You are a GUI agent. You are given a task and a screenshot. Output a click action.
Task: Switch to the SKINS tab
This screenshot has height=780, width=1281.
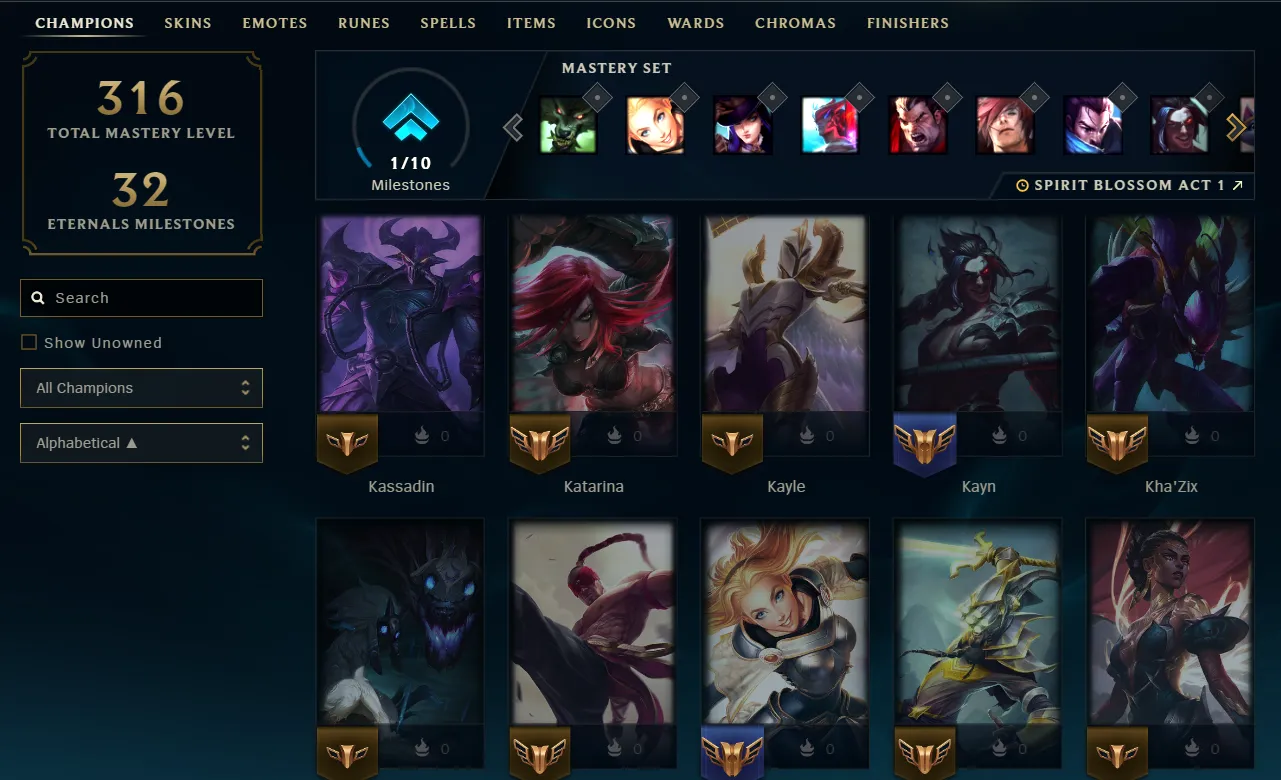[x=187, y=22]
